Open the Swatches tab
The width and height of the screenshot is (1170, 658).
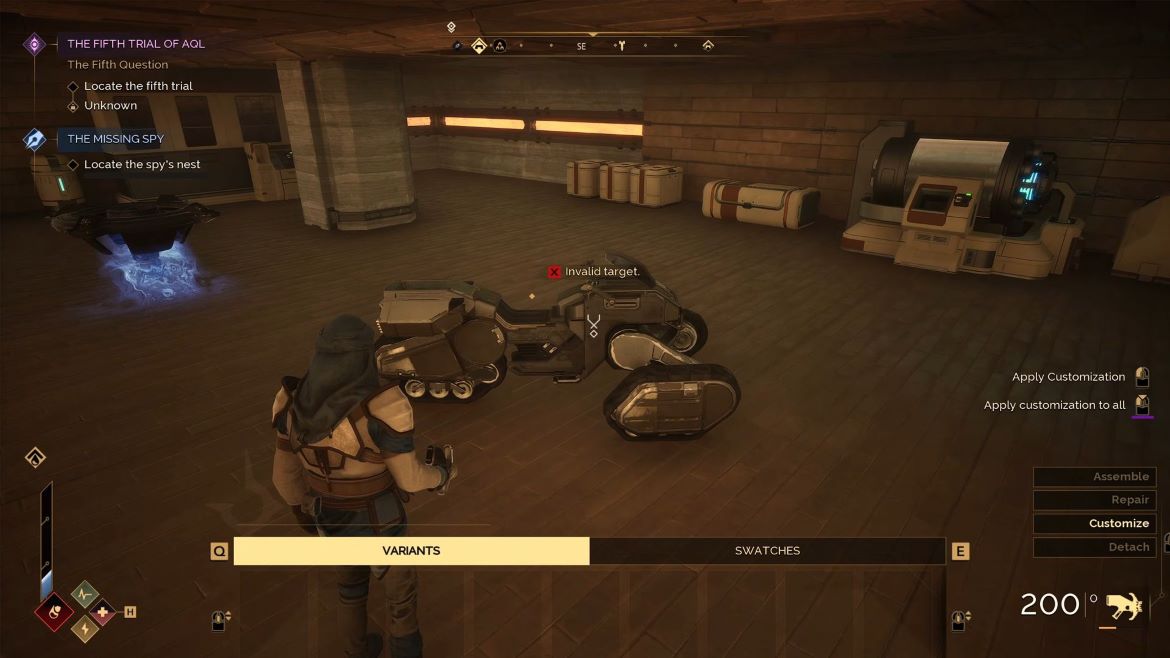point(767,551)
